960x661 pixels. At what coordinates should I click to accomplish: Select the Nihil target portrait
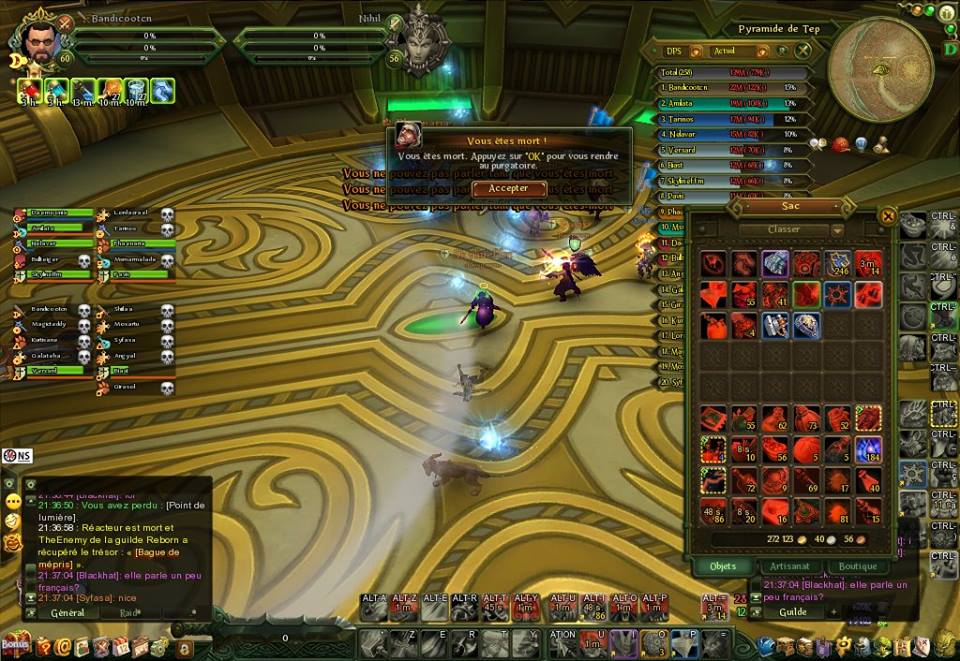click(x=421, y=42)
